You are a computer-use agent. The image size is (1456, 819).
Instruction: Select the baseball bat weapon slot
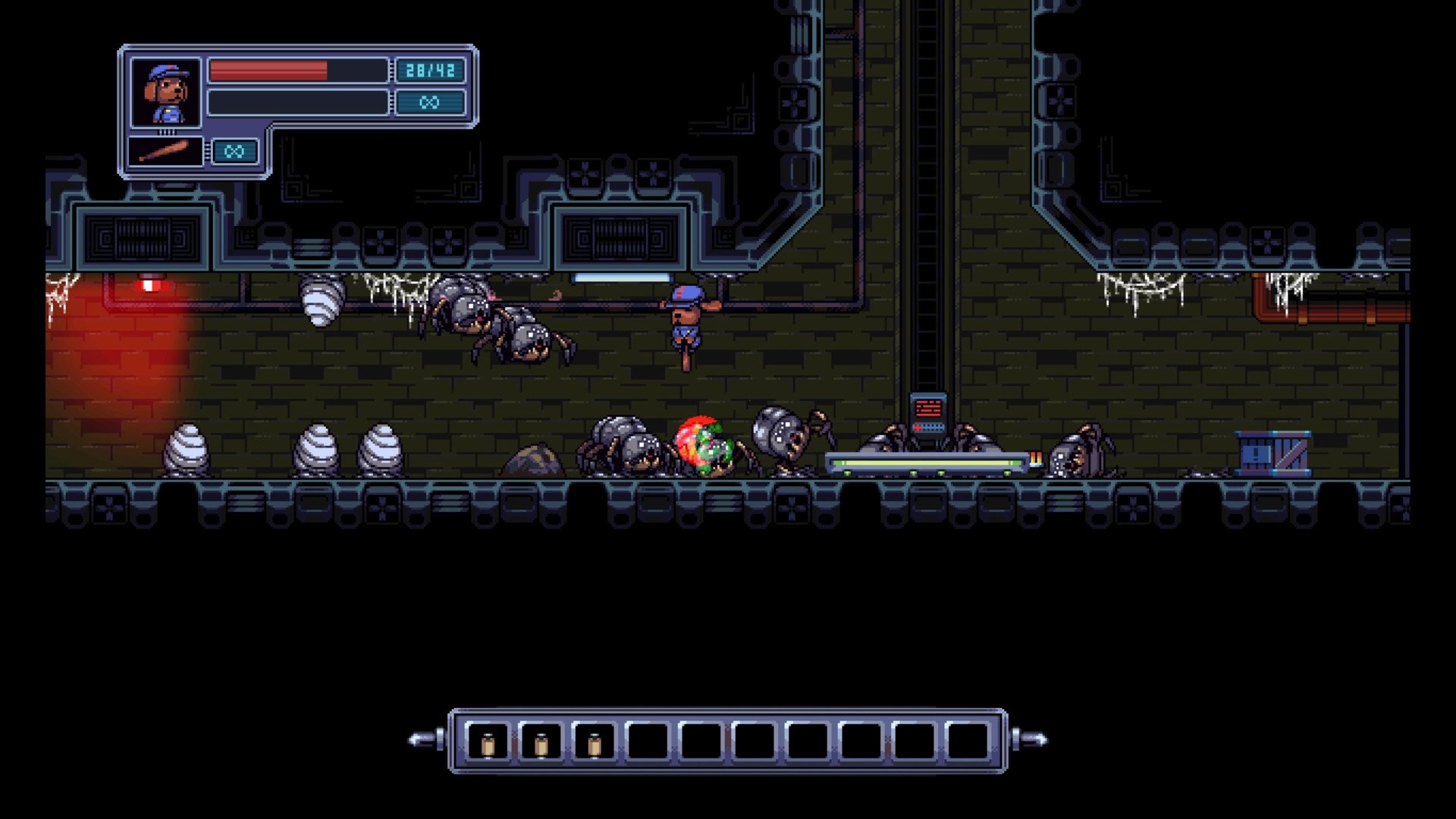[x=165, y=152]
